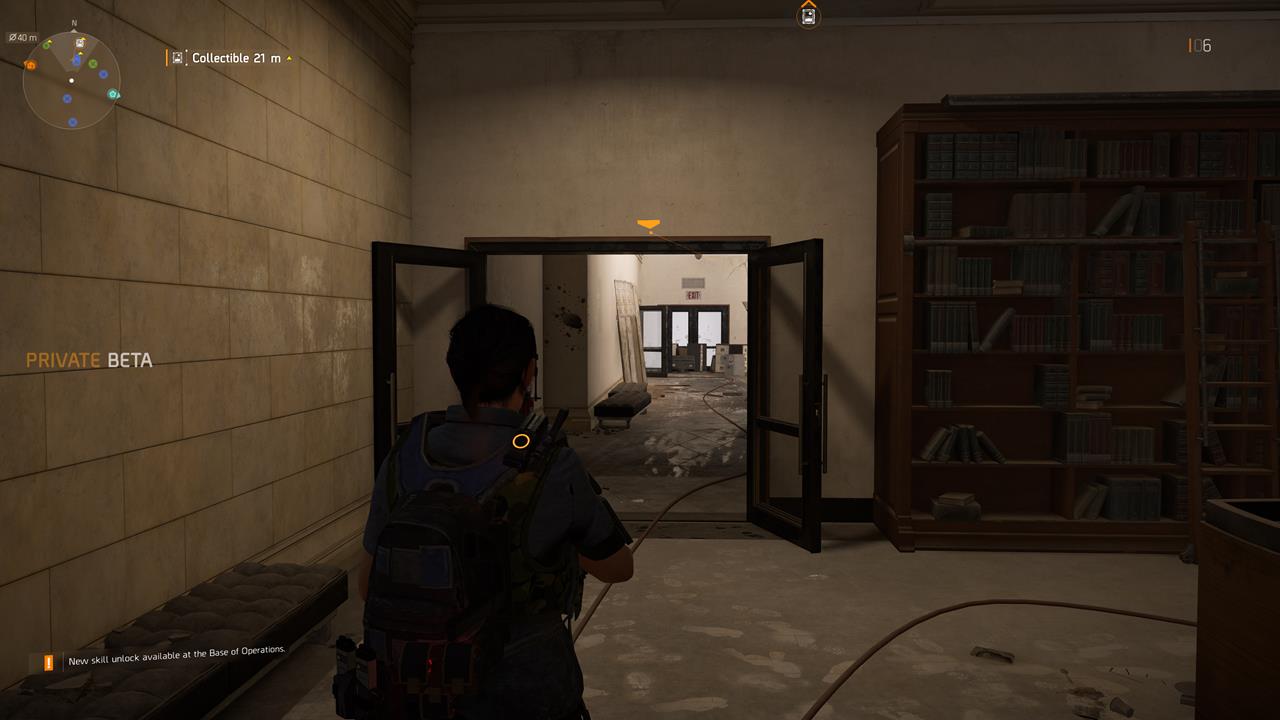Screen dimensions: 1280x720
Task: Click the player position dot on the minimap
Action: [72, 80]
